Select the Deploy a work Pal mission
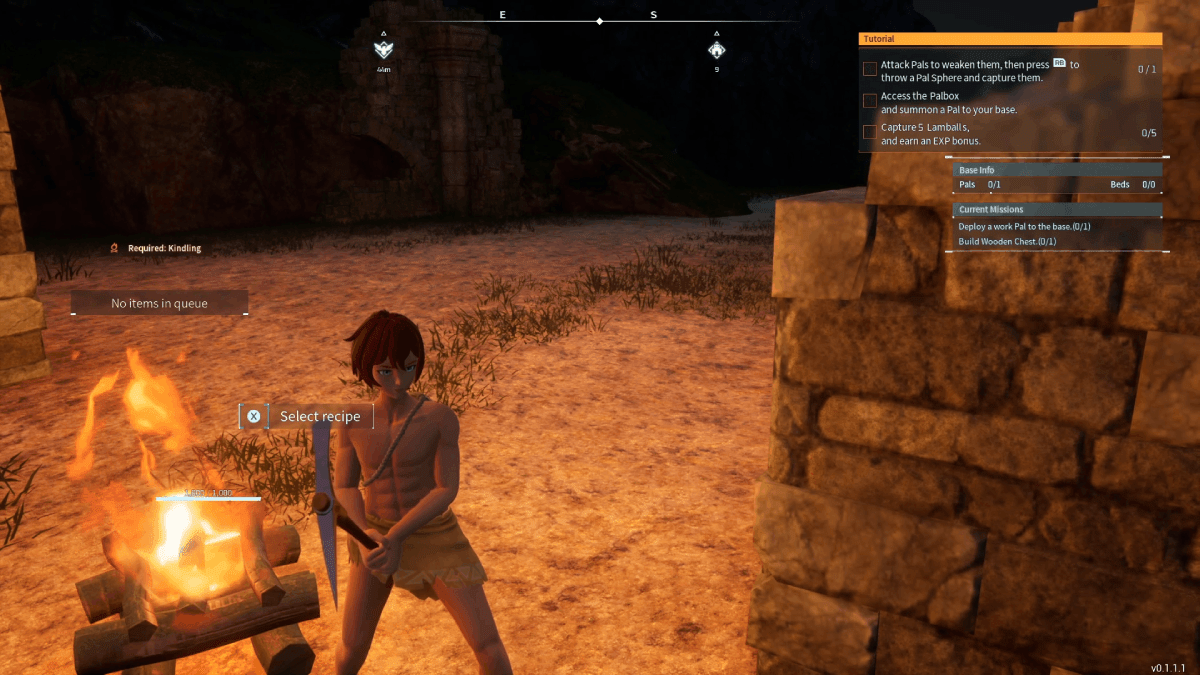The width and height of the screenshot is (1200, 675). coord(1024,227)
